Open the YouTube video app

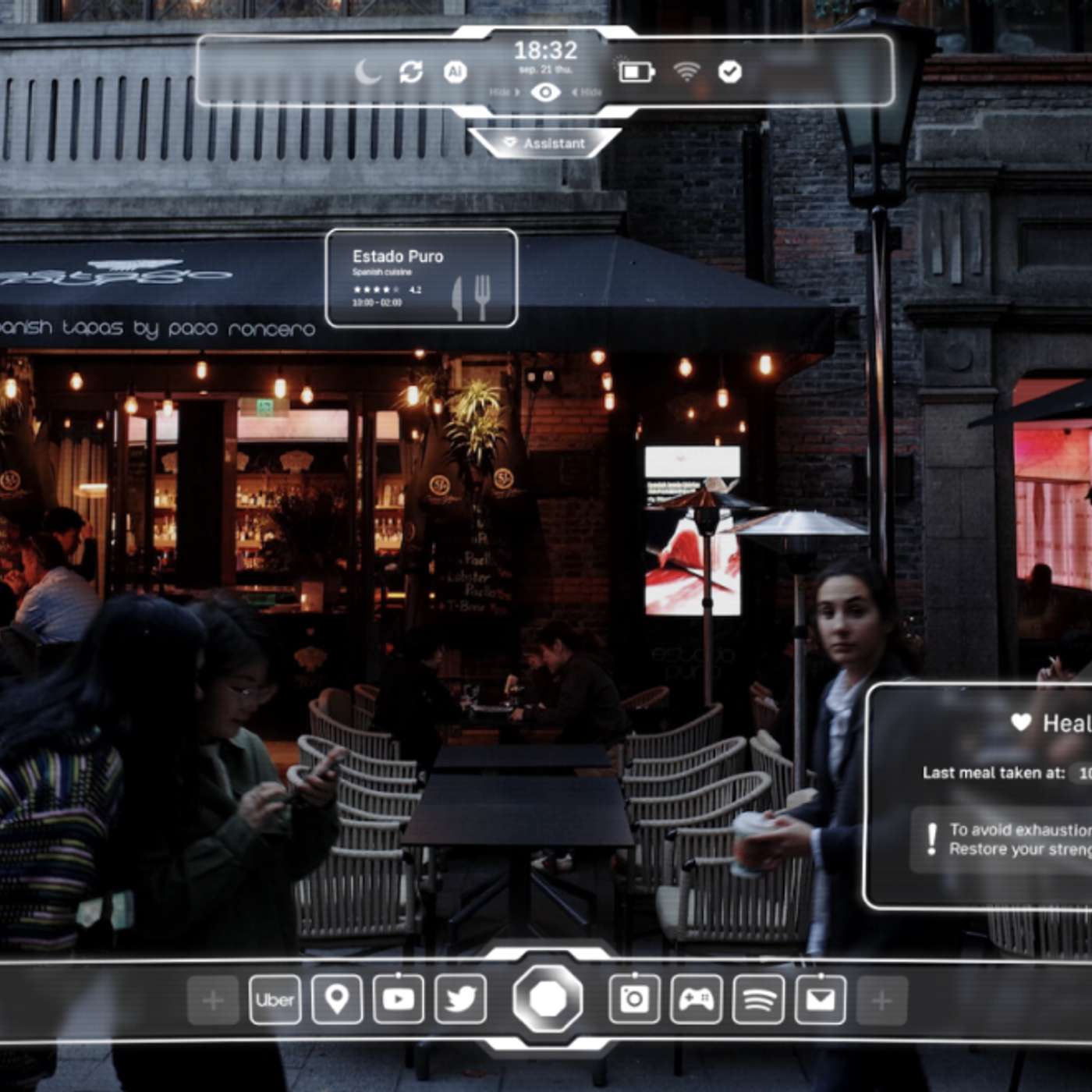[399, 999]
